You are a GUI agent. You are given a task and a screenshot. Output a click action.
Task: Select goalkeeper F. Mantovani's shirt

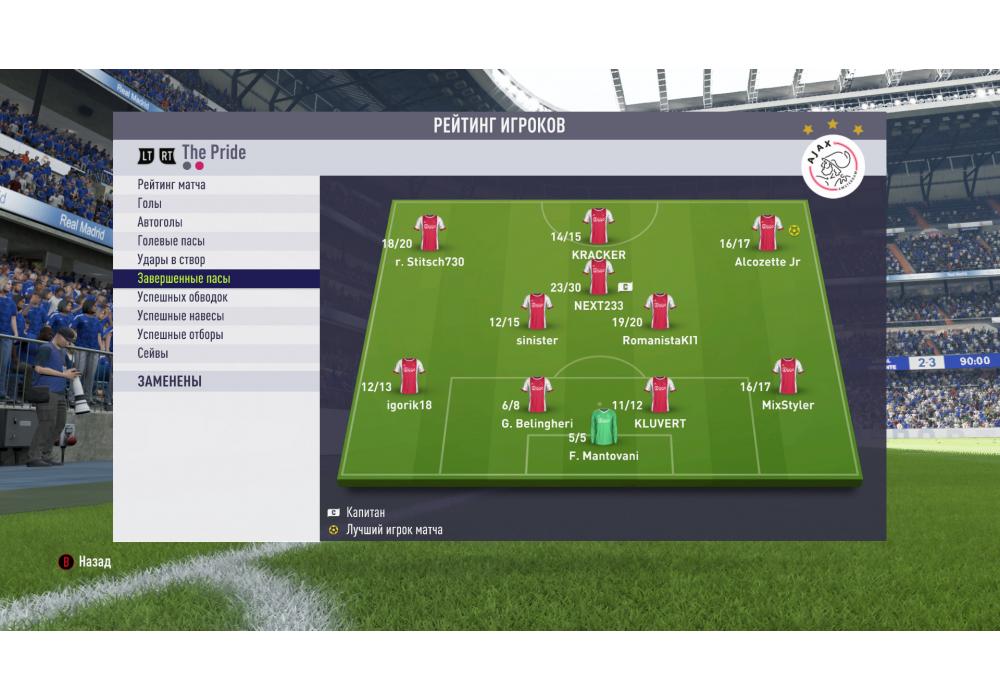(x=602, y=426)
